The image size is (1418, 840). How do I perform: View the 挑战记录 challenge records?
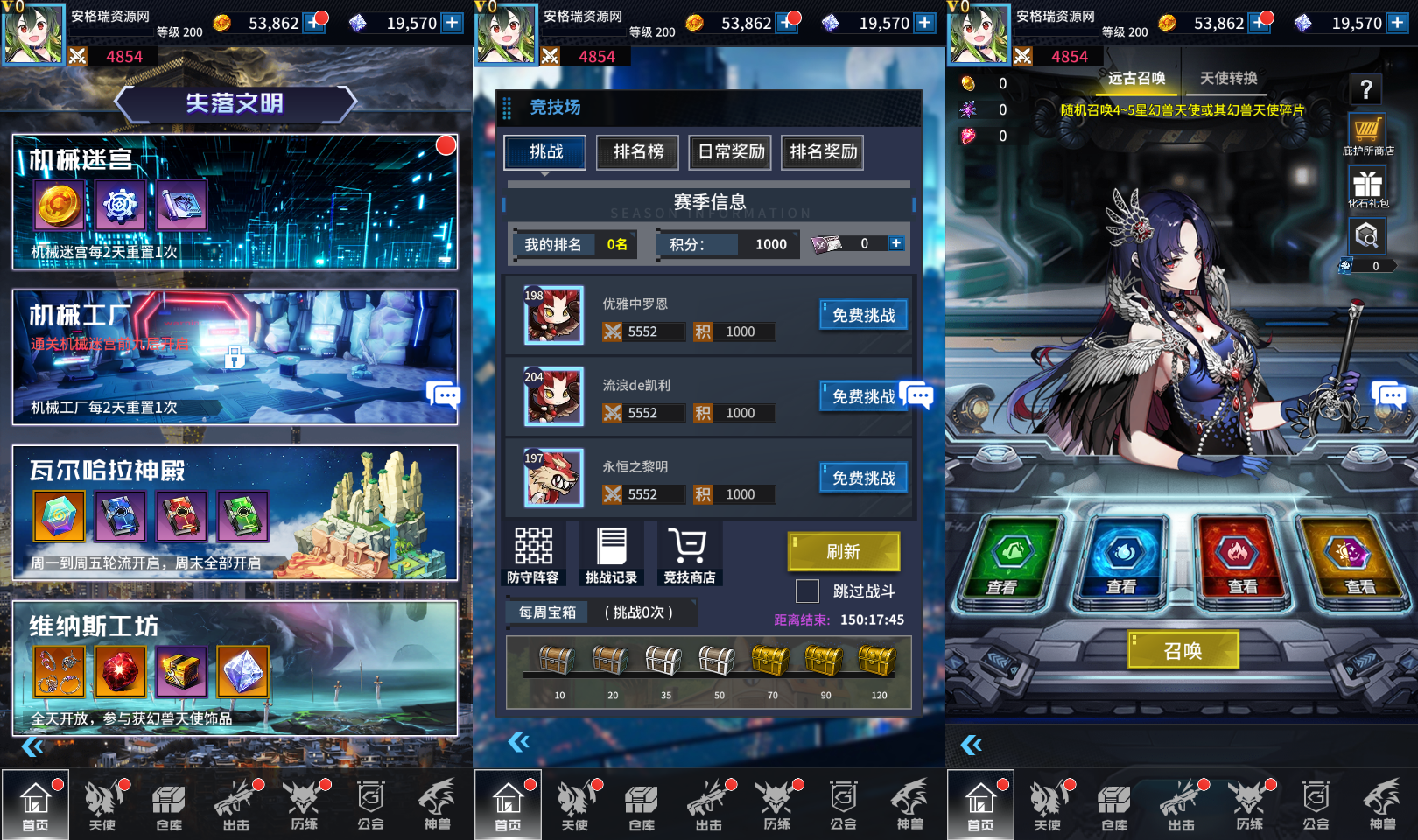point(610,553)
